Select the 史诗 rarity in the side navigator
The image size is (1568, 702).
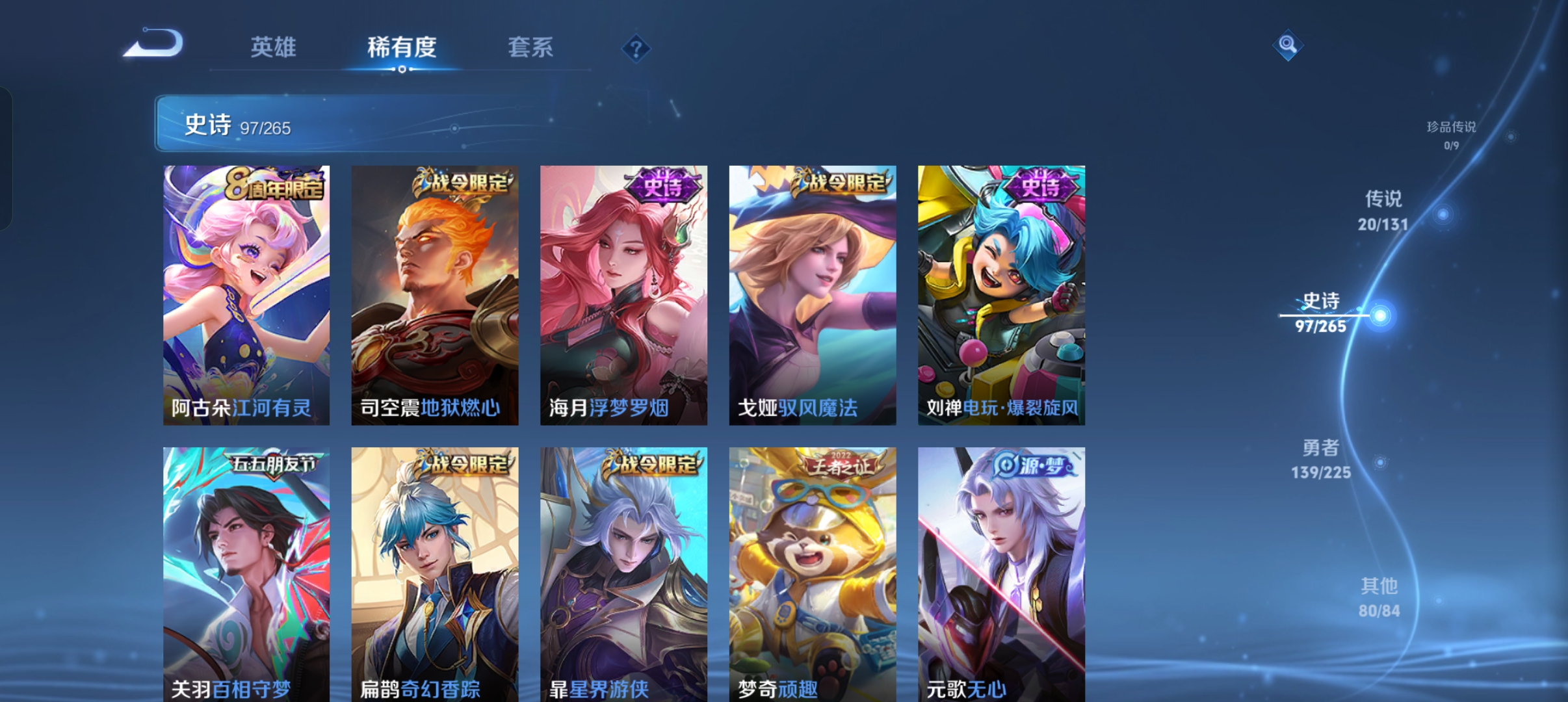tap(1321, 313)
